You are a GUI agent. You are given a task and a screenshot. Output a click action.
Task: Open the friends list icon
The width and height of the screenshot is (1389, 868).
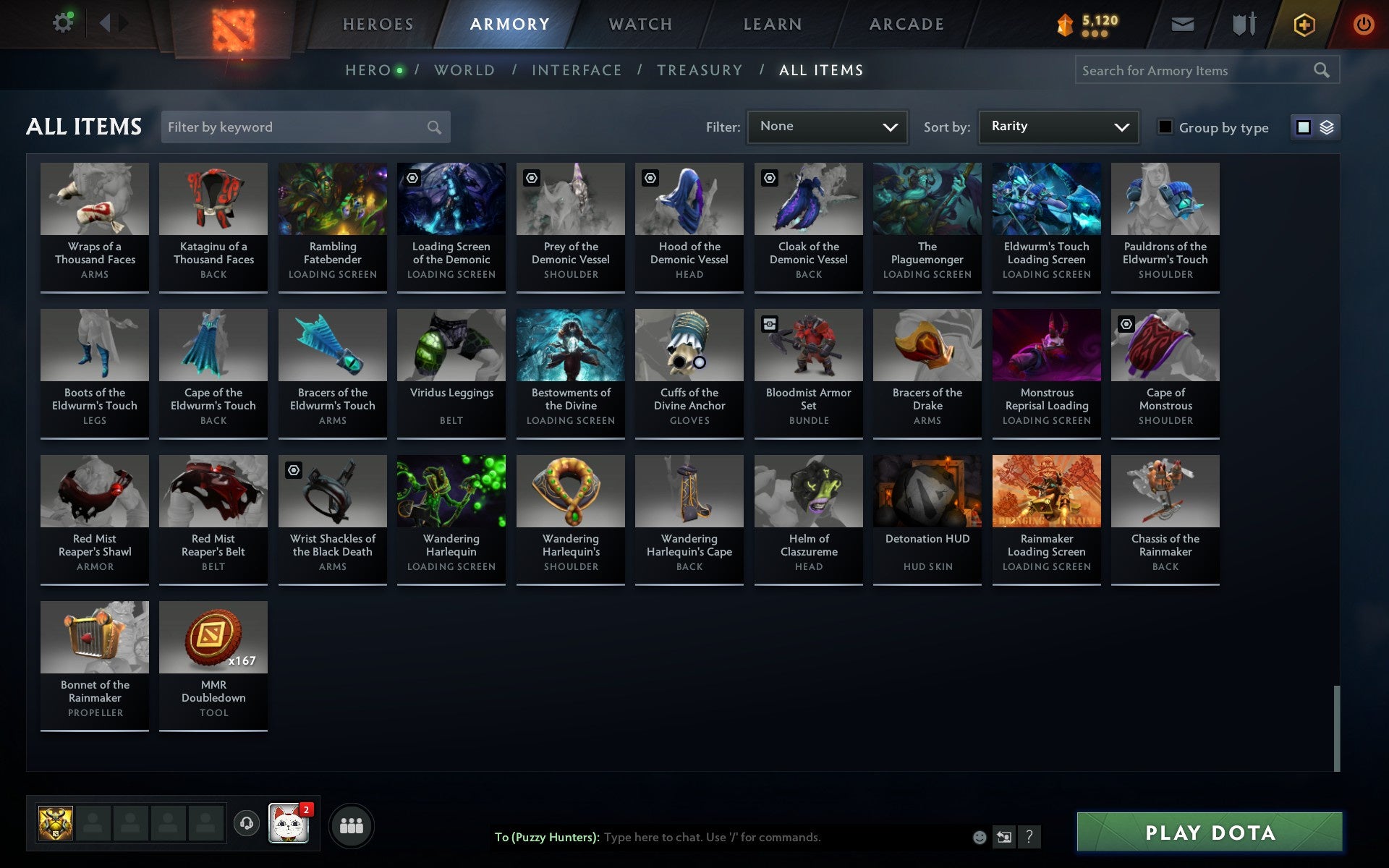pos(352,824)
